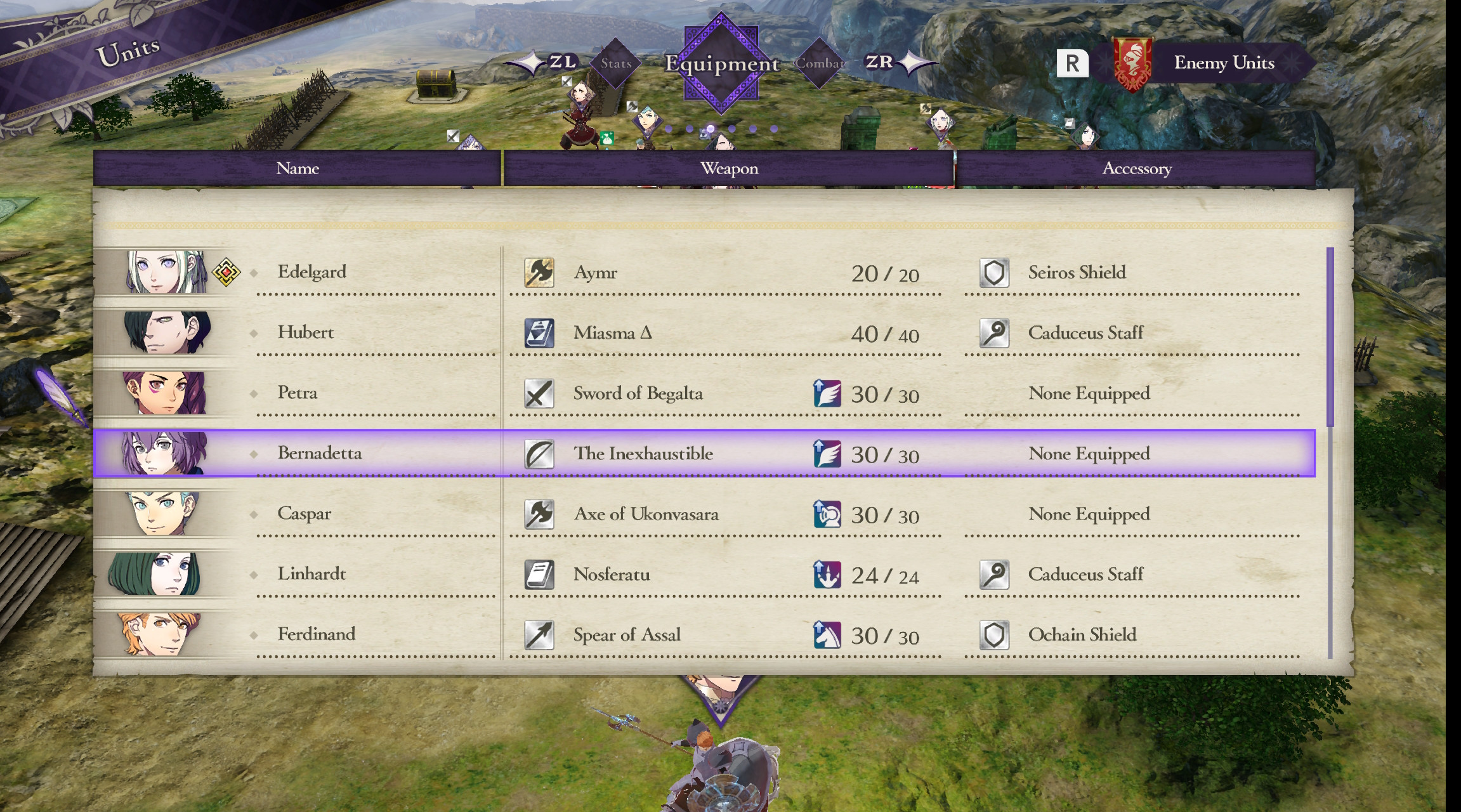This screenshot has width=1461, height=812.
Task: Select the Sword of Begalta sword icon
Action: [x=539, y=393]
